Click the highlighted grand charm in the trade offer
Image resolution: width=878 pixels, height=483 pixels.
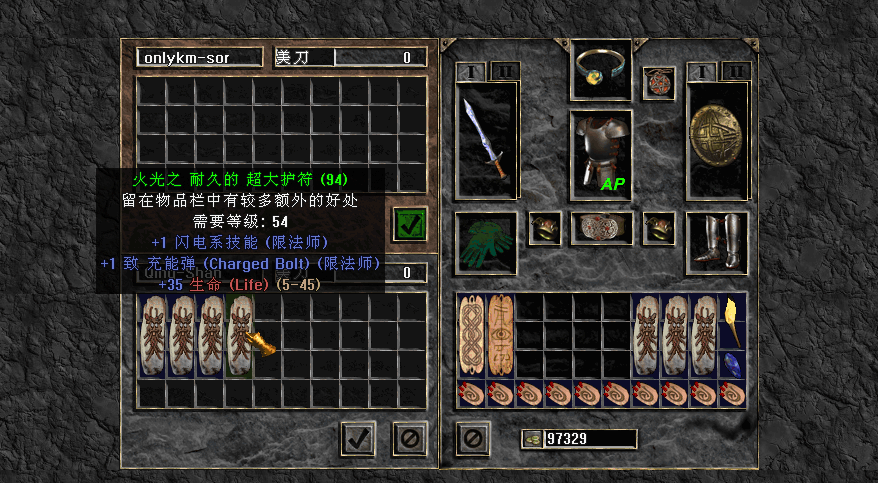point(240,335)
